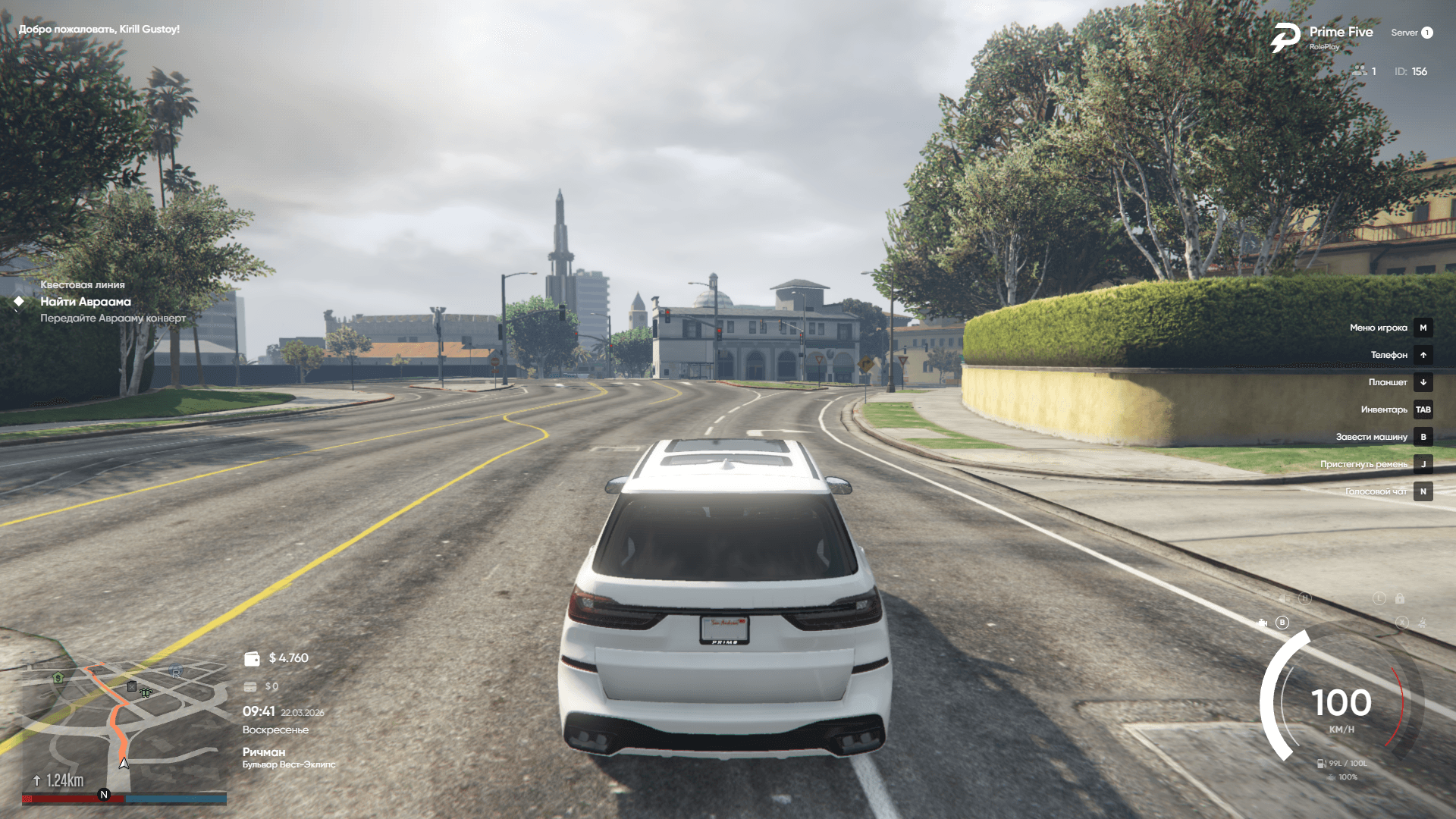Click the online players count icon
This screenshot has width=1456, height=819.
[1359, 71]
